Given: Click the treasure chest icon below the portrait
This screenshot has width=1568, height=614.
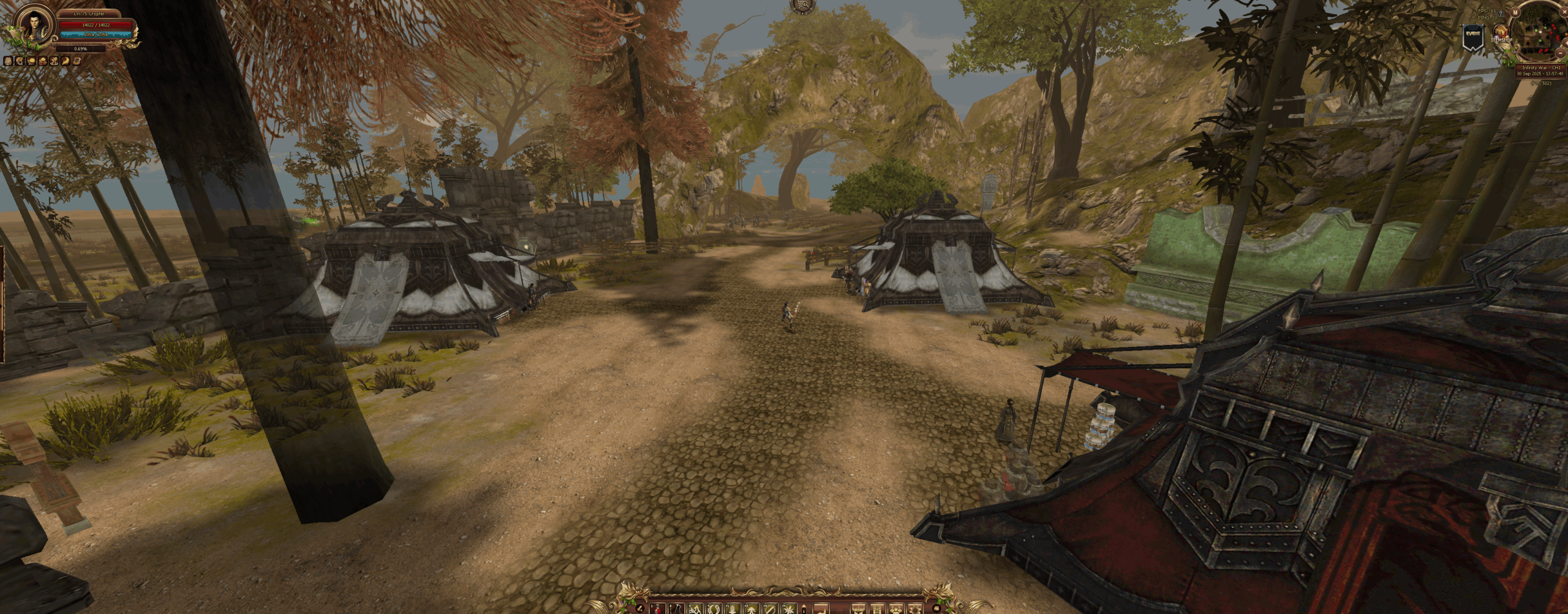Looking at the screenshot, I should 77,61.
